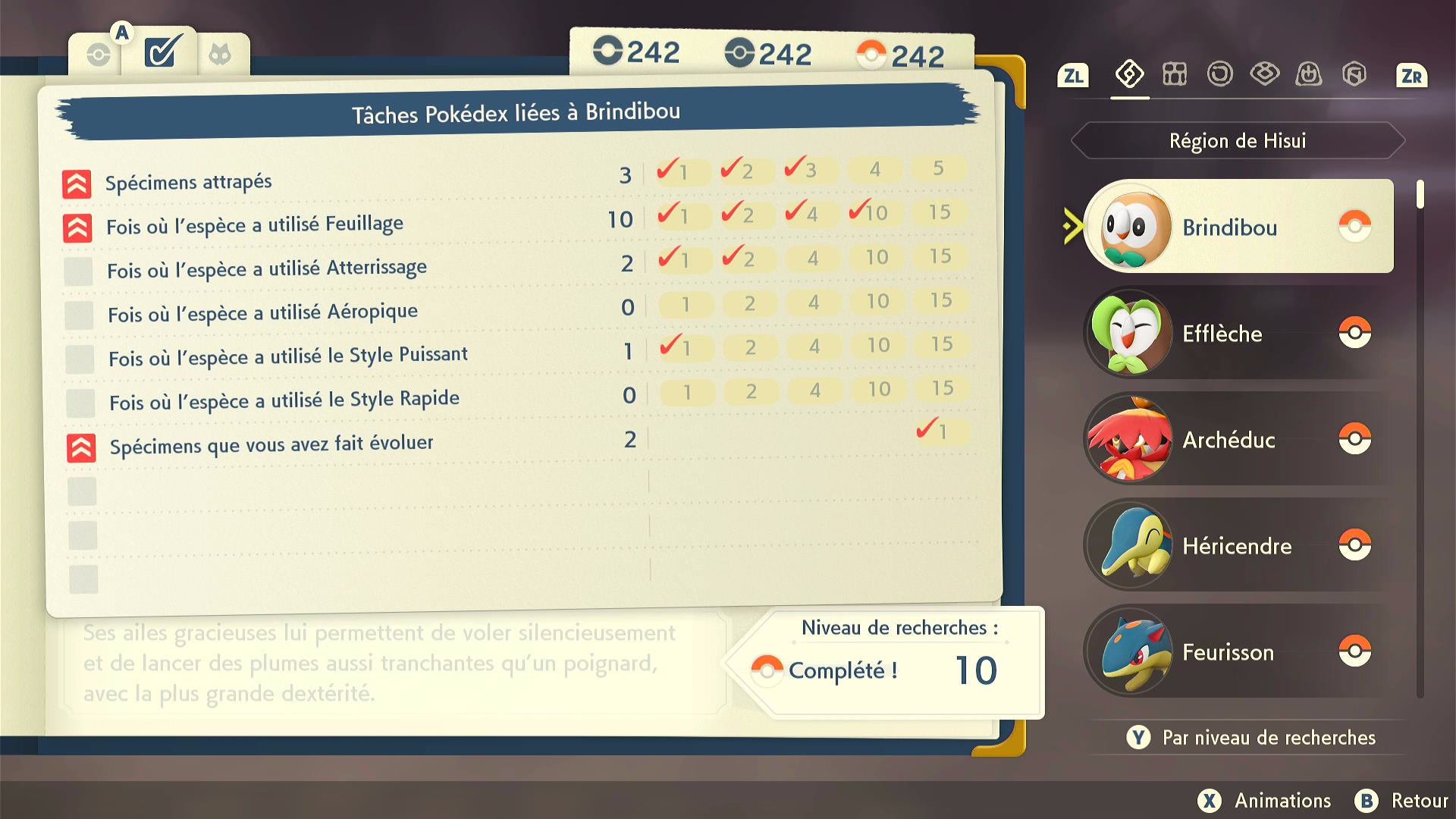Switch to the research tasks checkmark tab

point(163,53)
